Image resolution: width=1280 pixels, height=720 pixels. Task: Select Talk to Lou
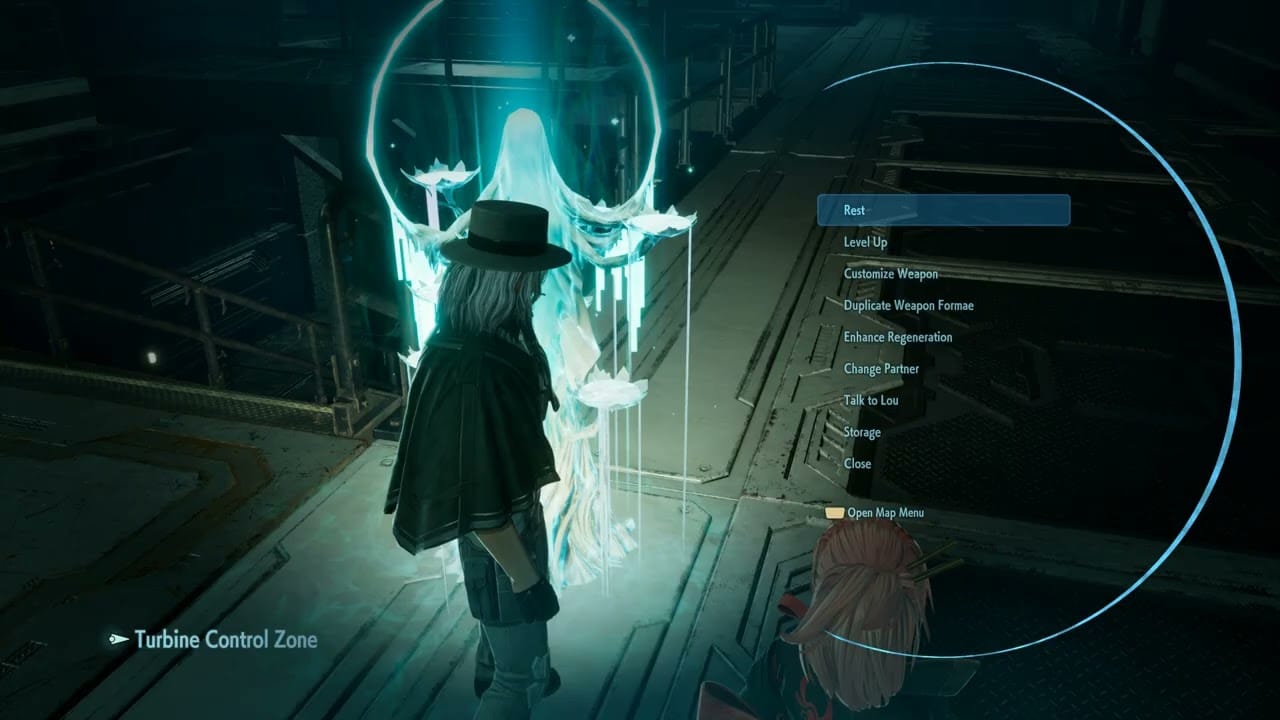tap(870, 400)
